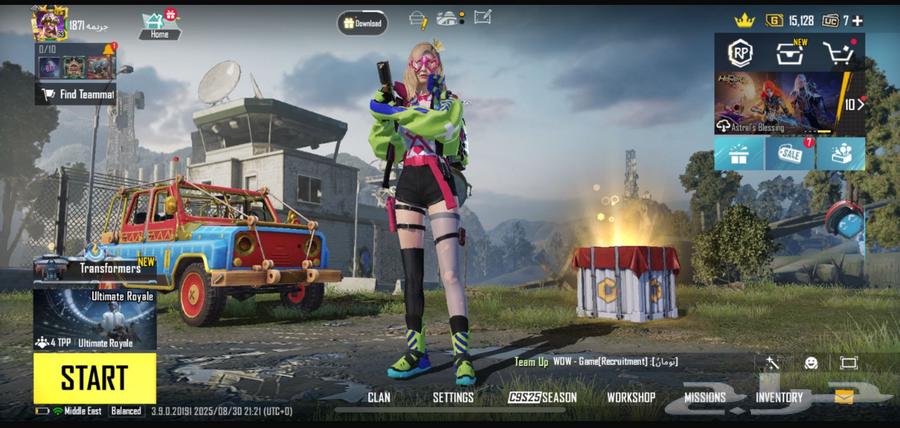This screenshot has height=428, width=900.
Task: Click the Download button
Action: point(362,22)
